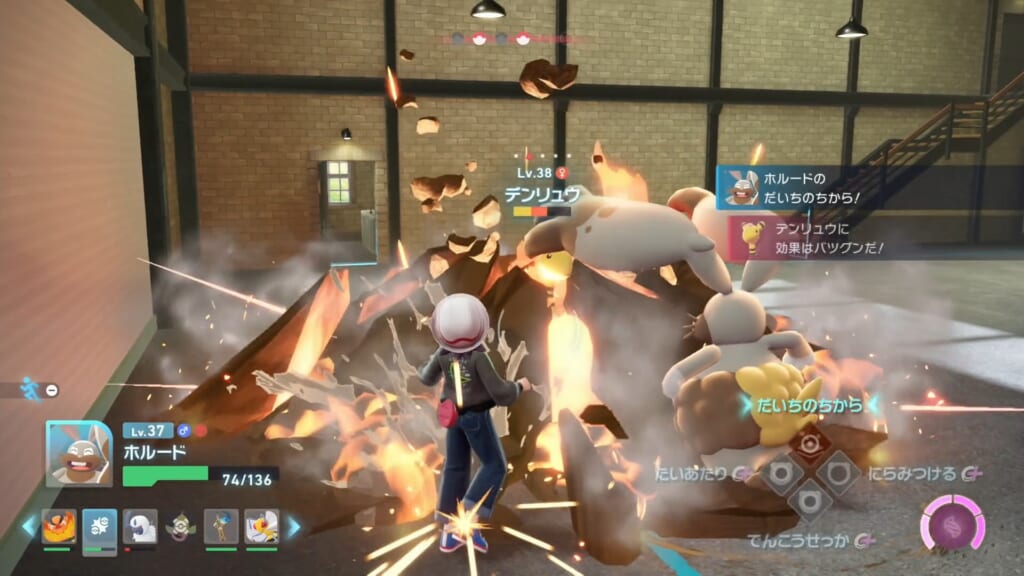Activate the pink Mega Evolution gauge
Image resolution: width=1024 pixels, height=576 pixels.
pos(952,524)
